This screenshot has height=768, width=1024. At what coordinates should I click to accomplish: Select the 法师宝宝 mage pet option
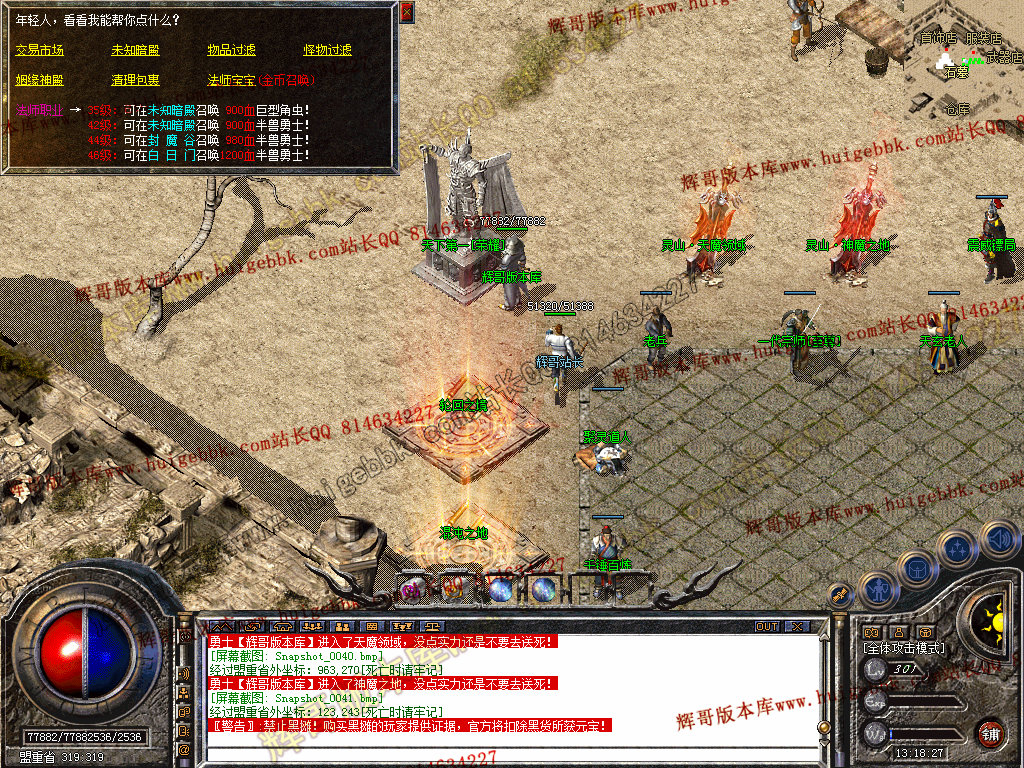point(231,80)
